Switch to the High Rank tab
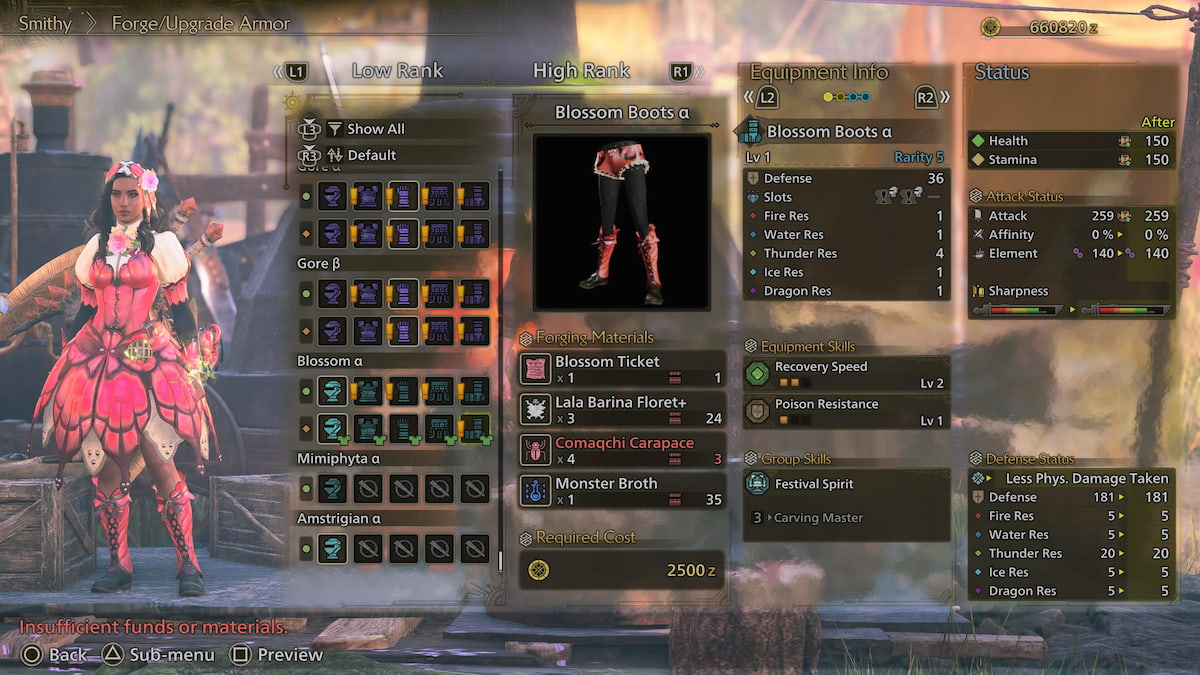This screenshot has height=675, width=1200. pyautogui.click(x=581, y=71)
